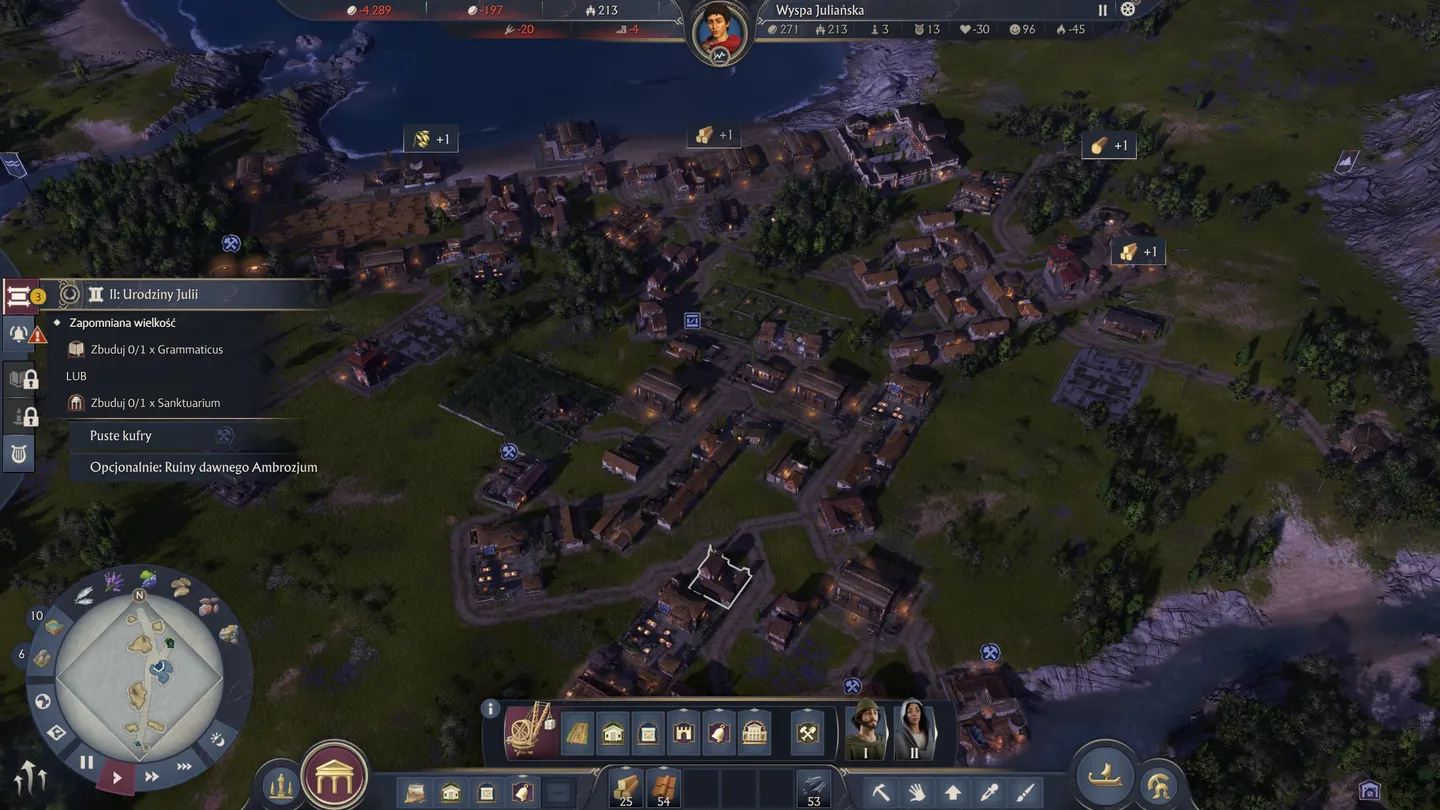
Task: Toggle the day and night cycle button
Action: (x=217, y=740)
